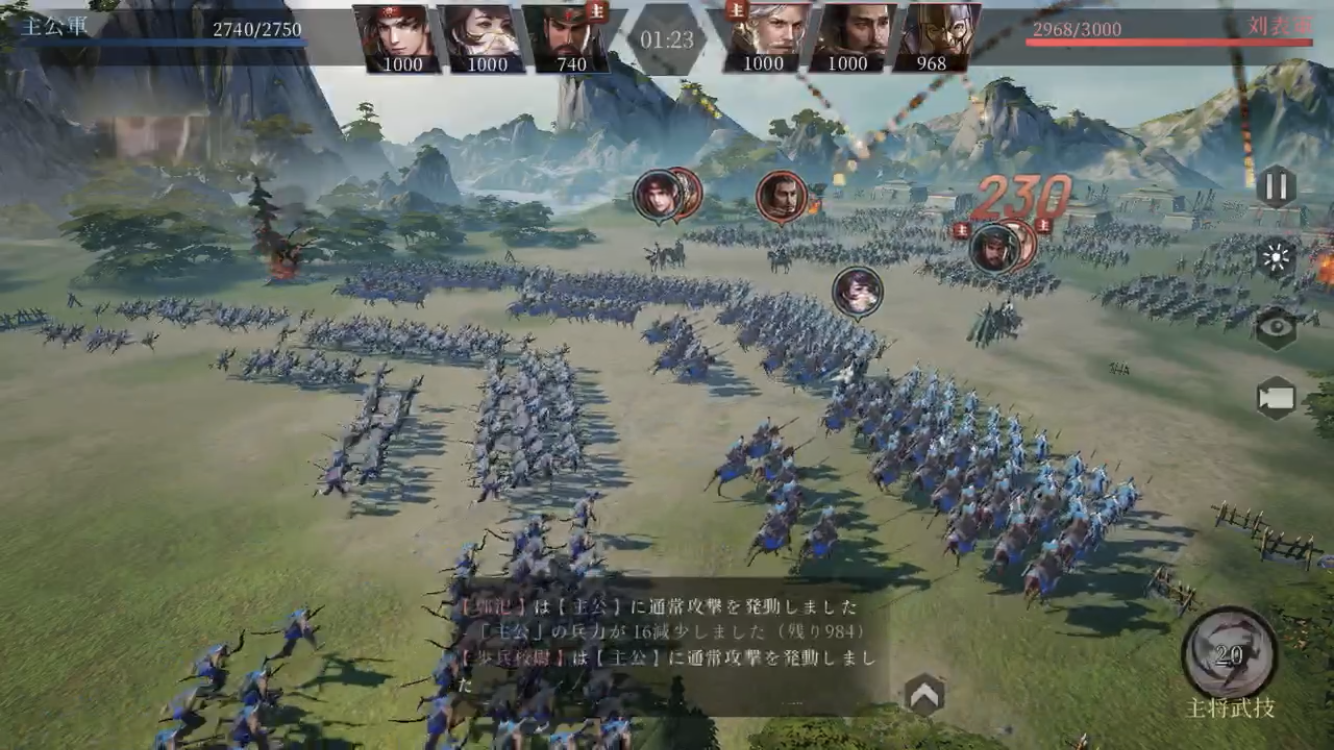Open the camera recording icon on right side
This screenshot has width=1334, height=750.
tap(1276, 395)
